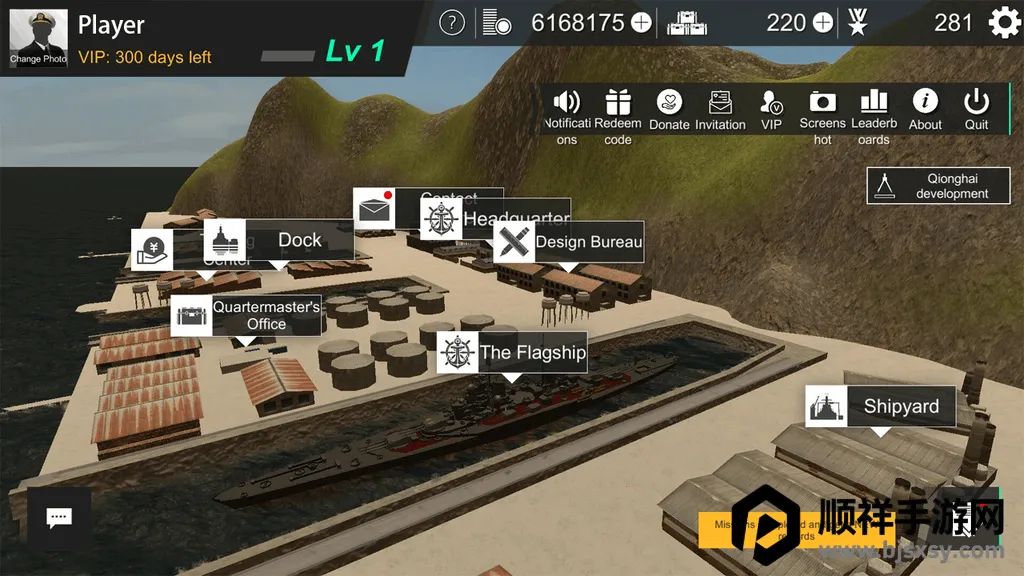Open the About info button
The width and height of the screenshot is (1024, 576).
click(925, 110)
